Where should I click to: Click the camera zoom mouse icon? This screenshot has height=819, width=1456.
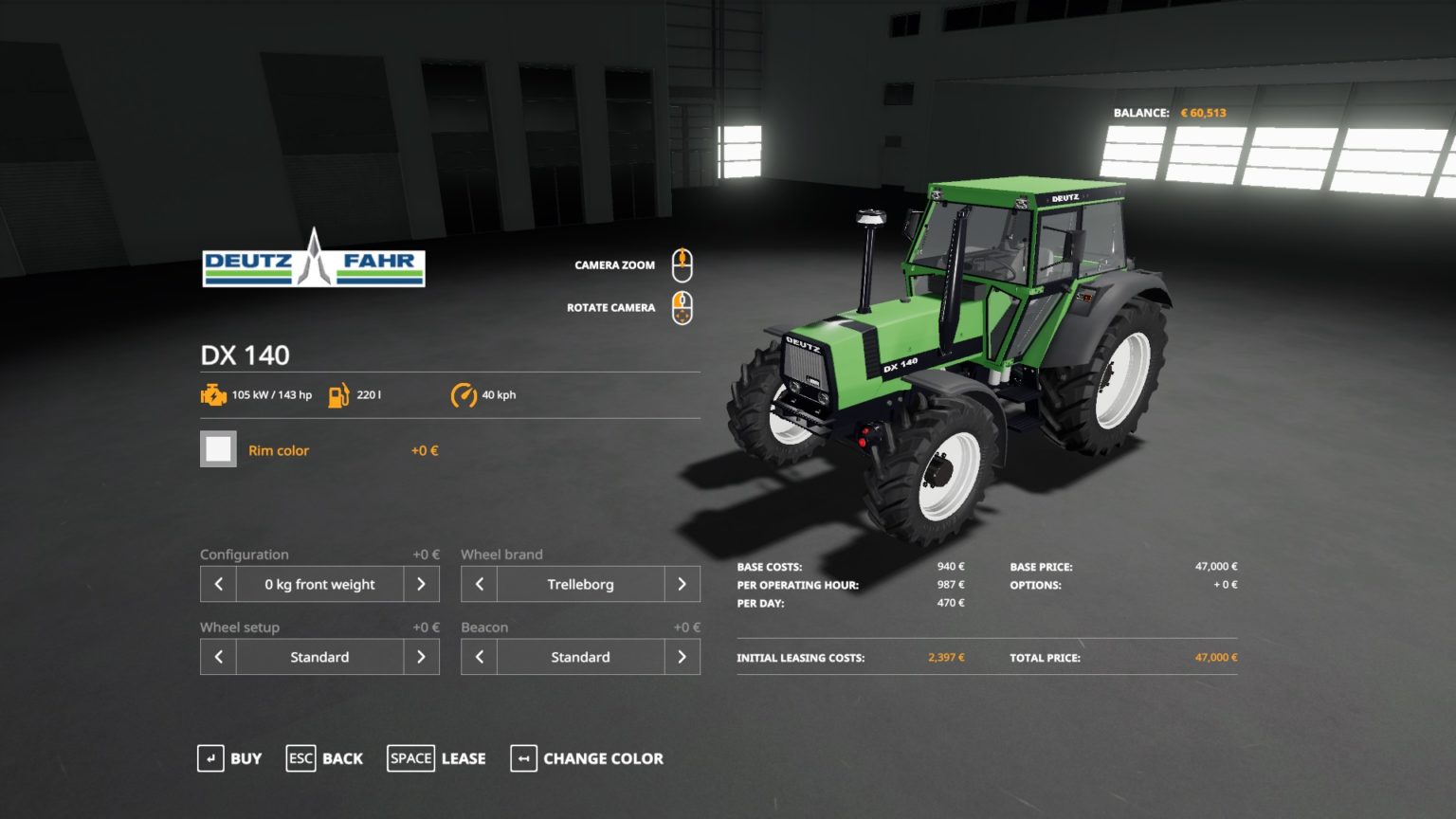(682, 264)
